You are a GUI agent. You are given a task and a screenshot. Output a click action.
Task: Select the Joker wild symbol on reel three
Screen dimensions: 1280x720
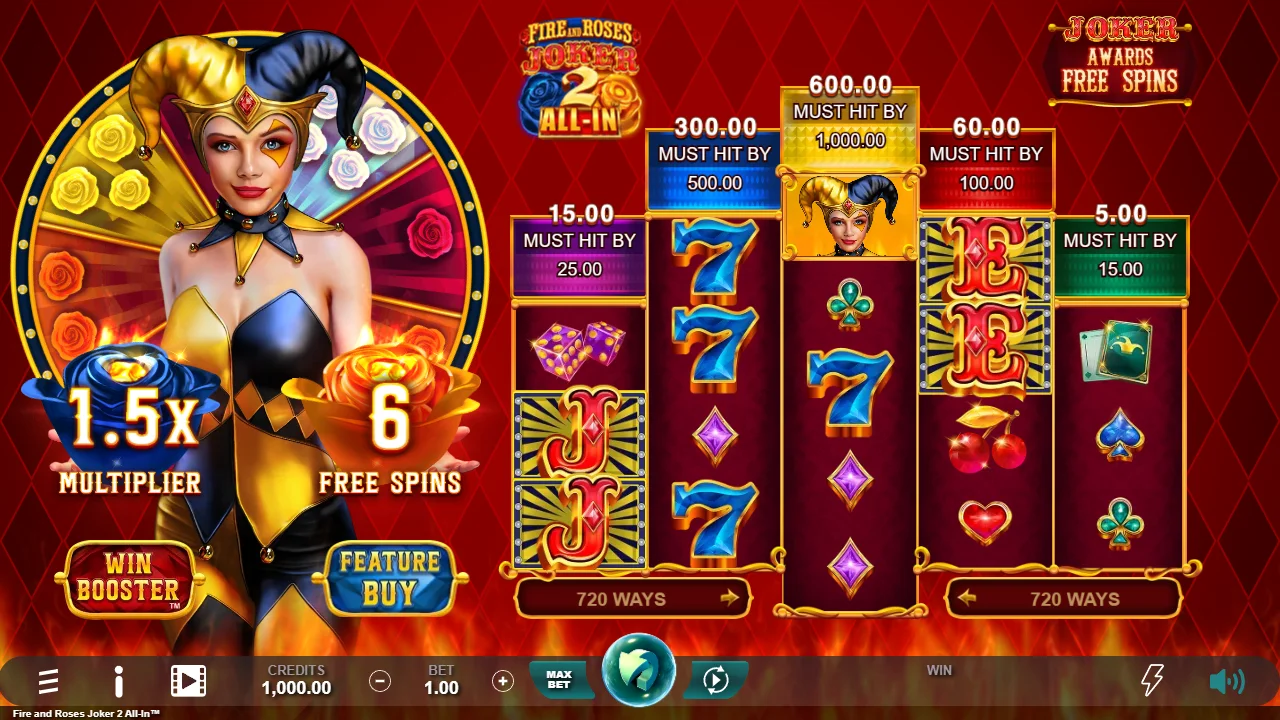[x=849, y=215]
